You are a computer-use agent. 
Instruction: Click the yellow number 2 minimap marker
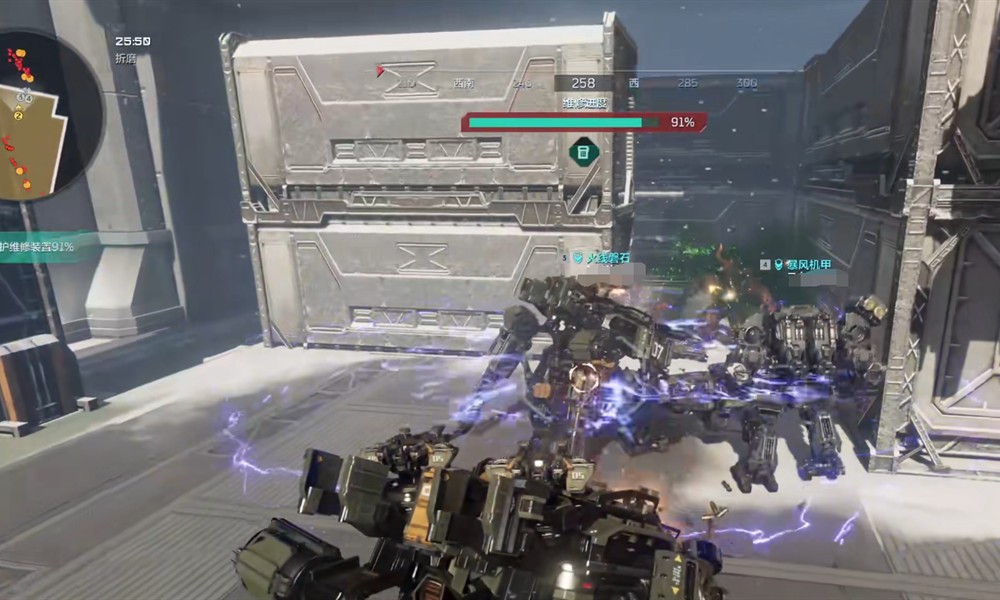(18, 115)
